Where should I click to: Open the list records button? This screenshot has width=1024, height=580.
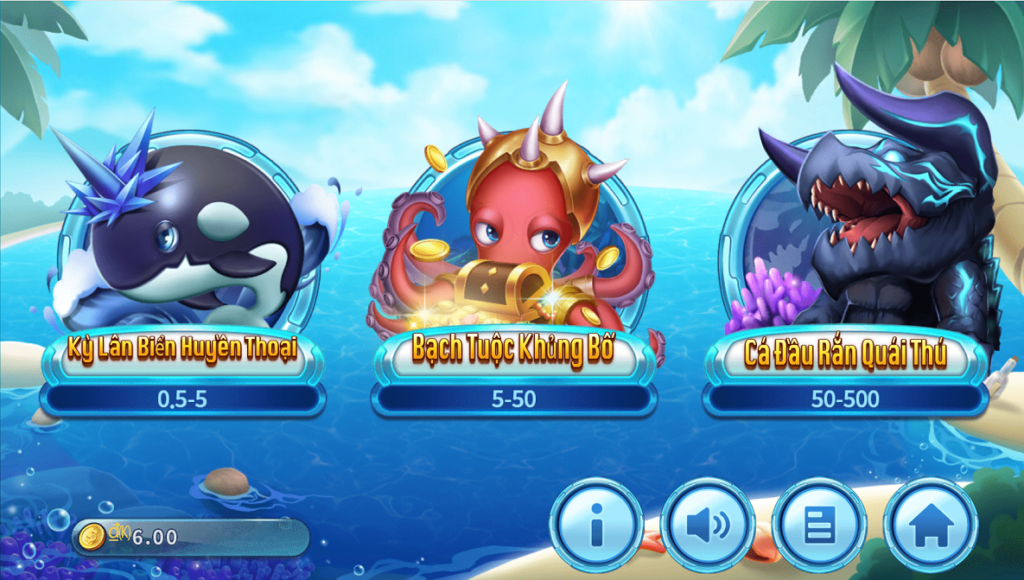(819, 525)
